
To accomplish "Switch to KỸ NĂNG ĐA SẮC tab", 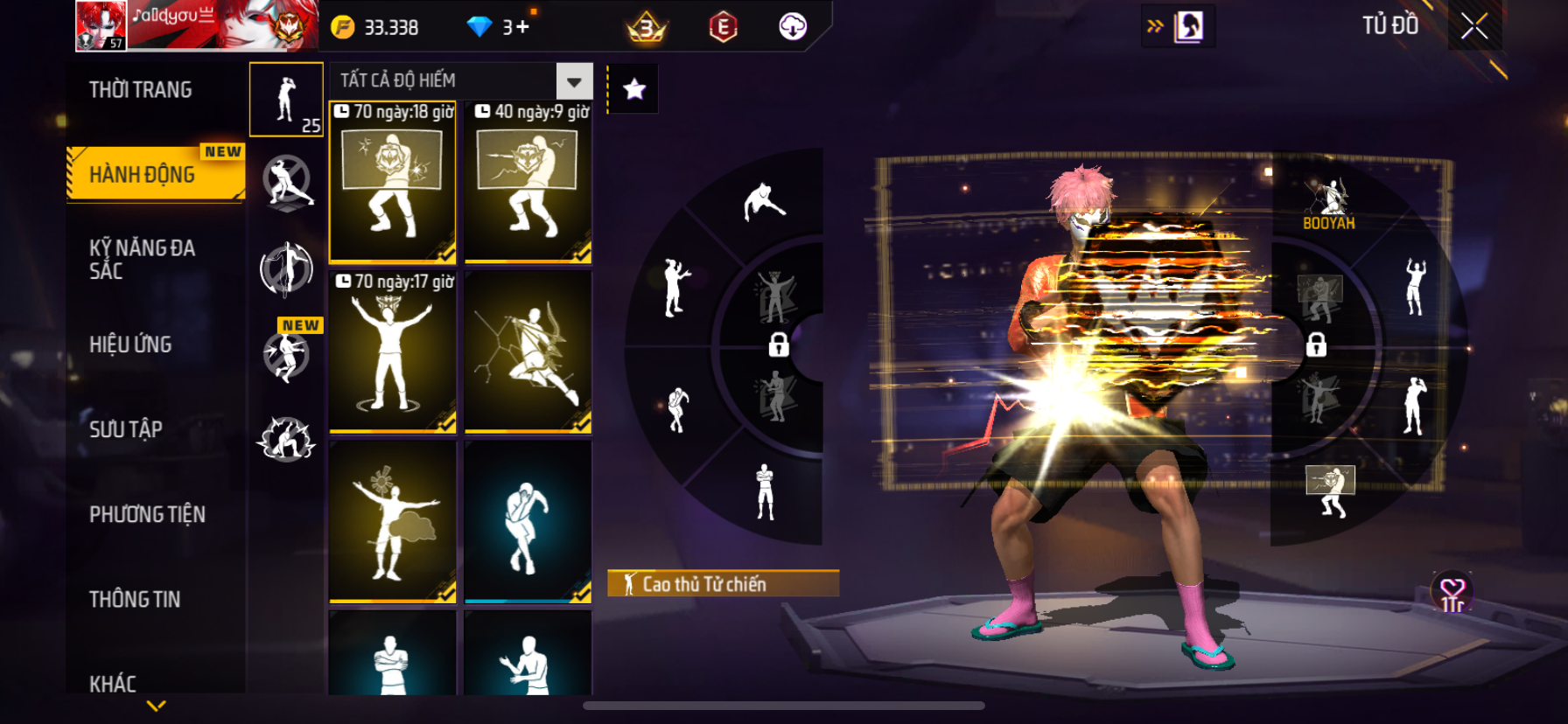I will (142, 259).
